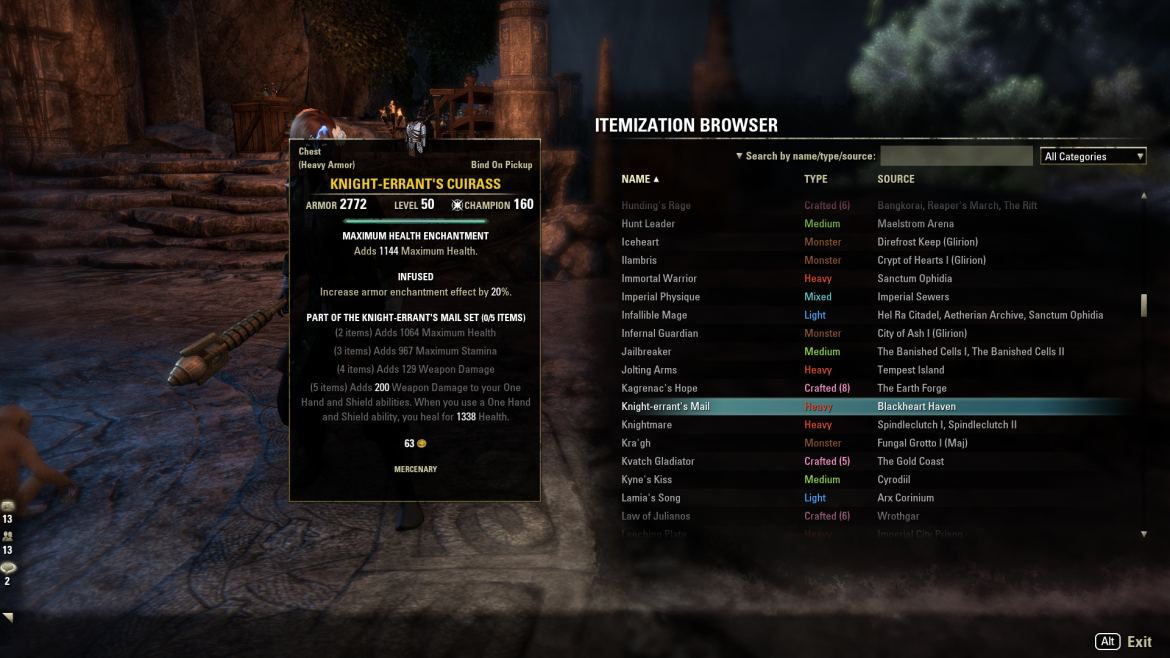Screen dimensions: 1170x658
Task: Click the scroll down arrow of the list
Action: (1144, 534)
